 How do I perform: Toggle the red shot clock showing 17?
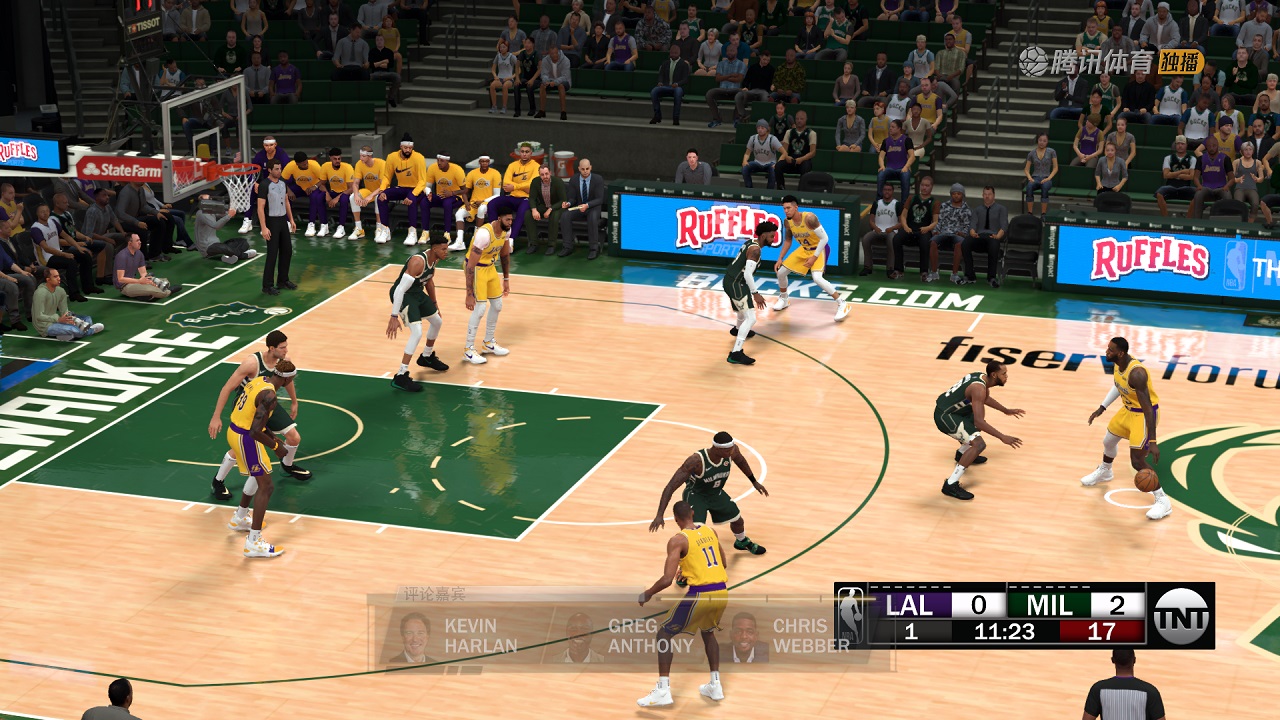1102,630
